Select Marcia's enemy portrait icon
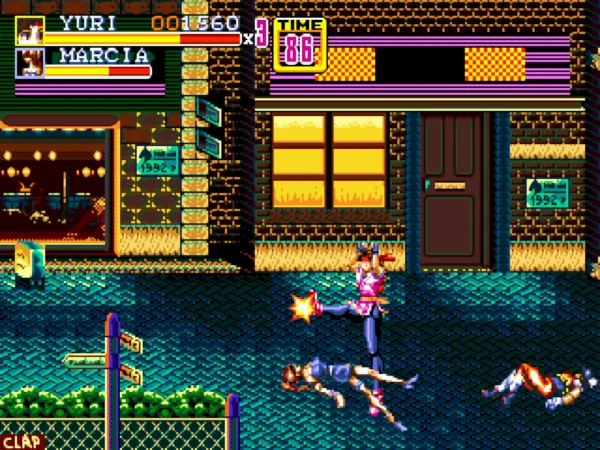Image resolution: width=600 pixels, height=450 pixels. tap(29, 63)
